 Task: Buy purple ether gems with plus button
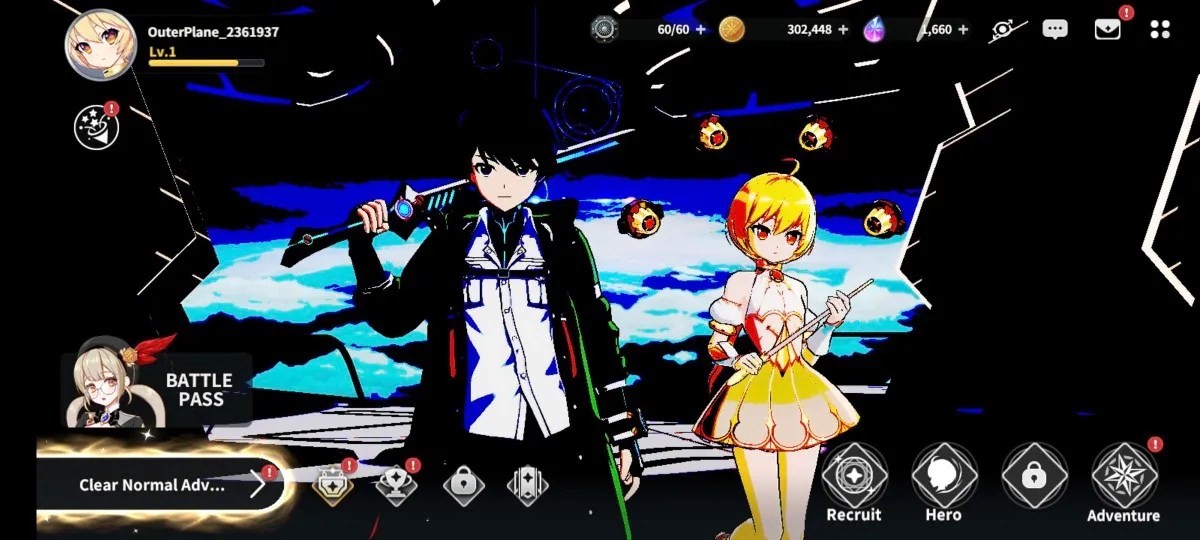coord(963,29)
